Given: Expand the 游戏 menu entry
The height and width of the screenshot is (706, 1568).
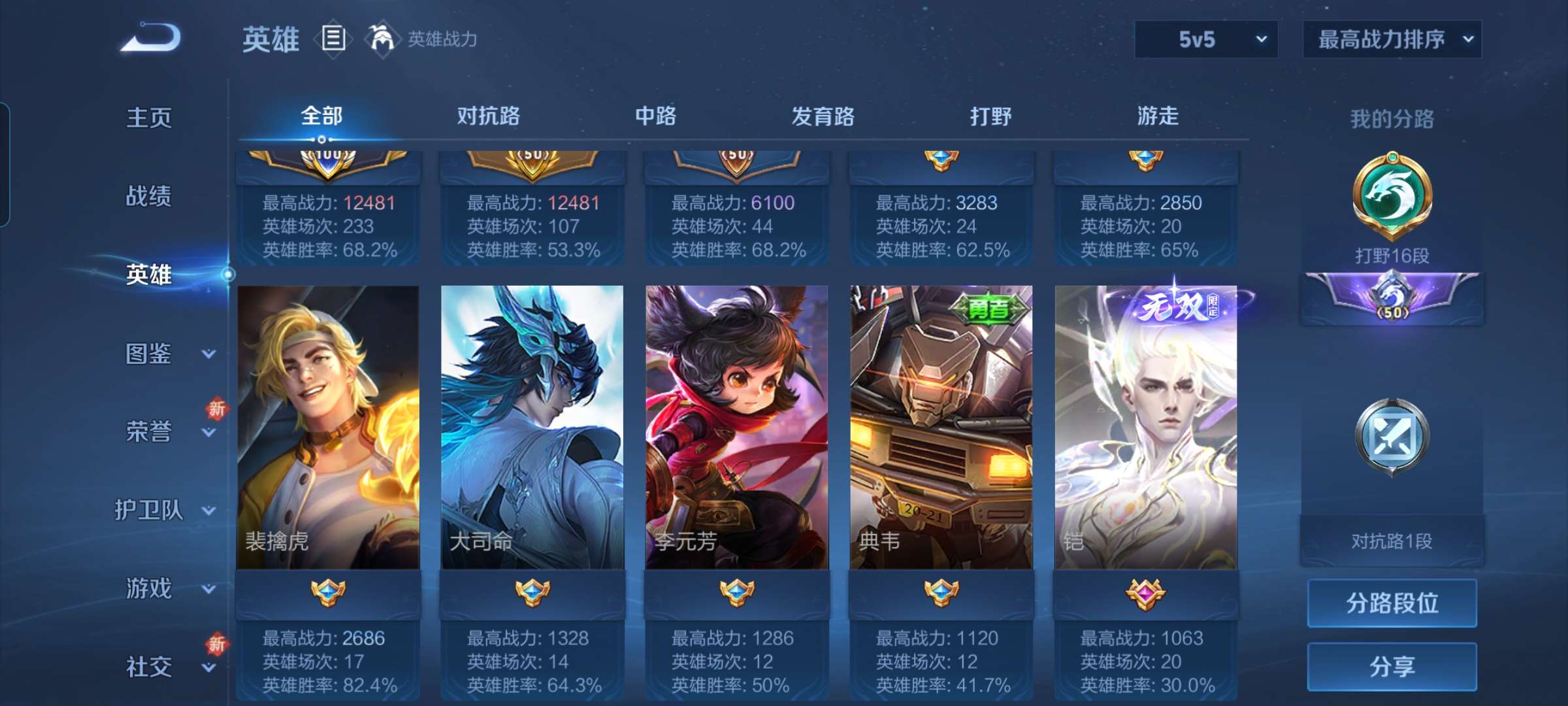Looking at the screenshot, I should pos(163,588).
